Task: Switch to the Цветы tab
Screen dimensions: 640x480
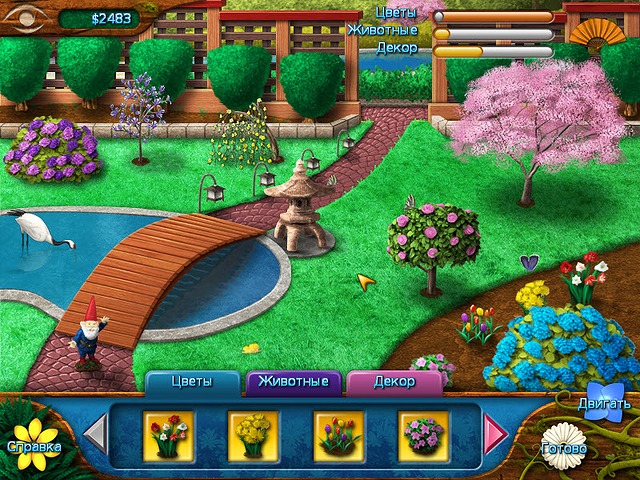Action: pos(192,382)
